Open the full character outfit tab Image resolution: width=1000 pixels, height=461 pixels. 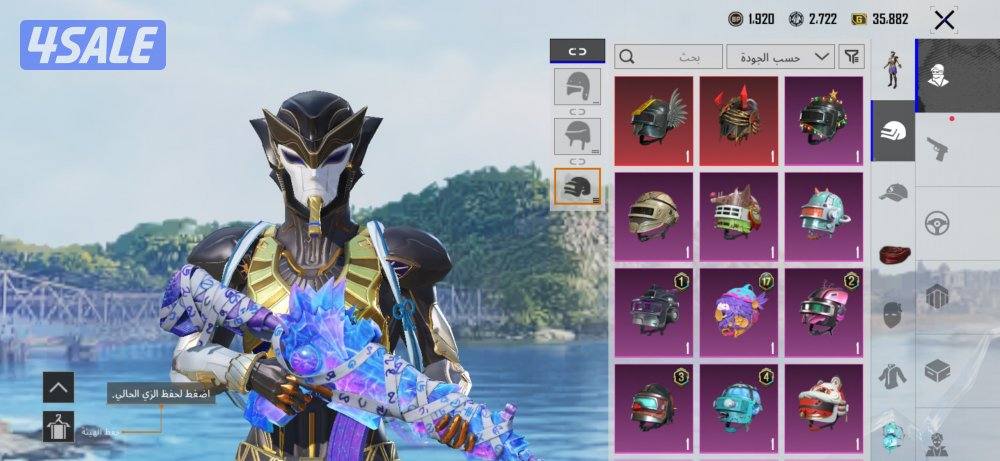(893, 68)
